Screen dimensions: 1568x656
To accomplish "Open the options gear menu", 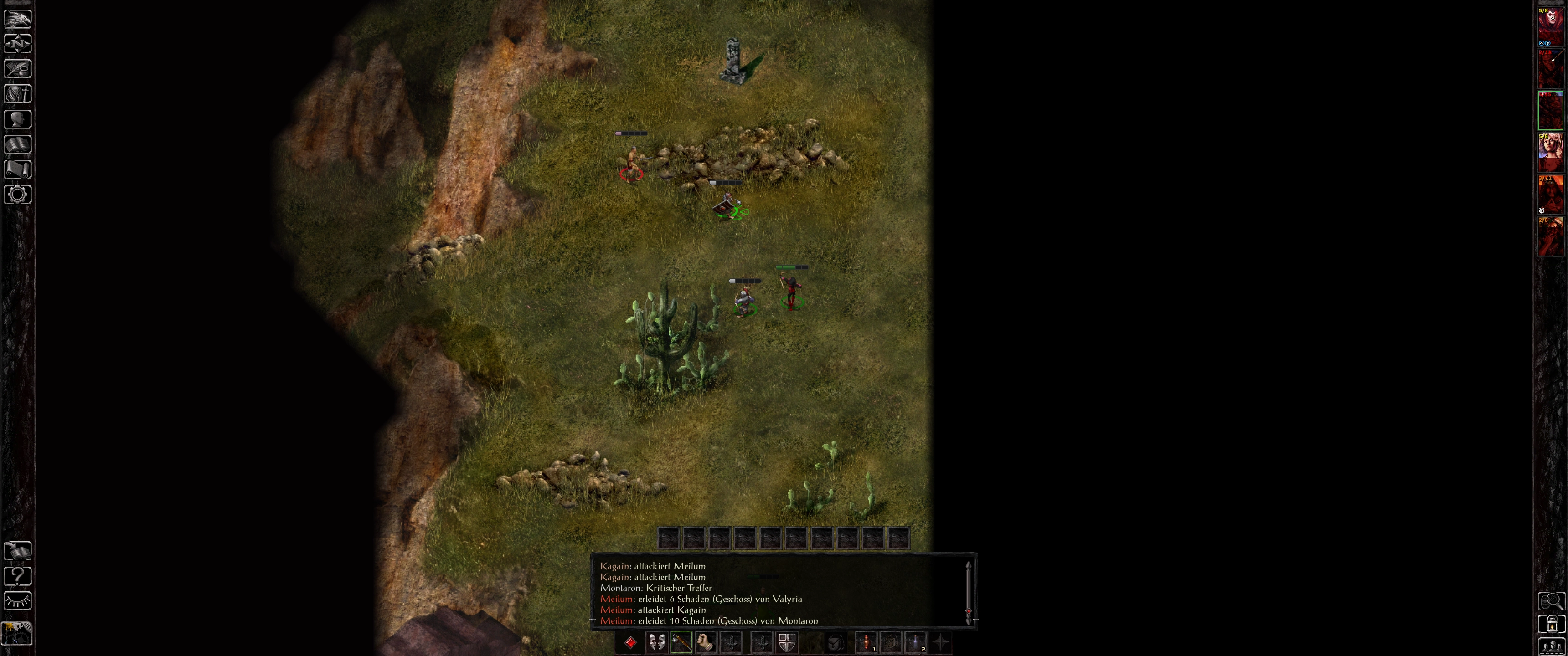I will click(18, 194).
